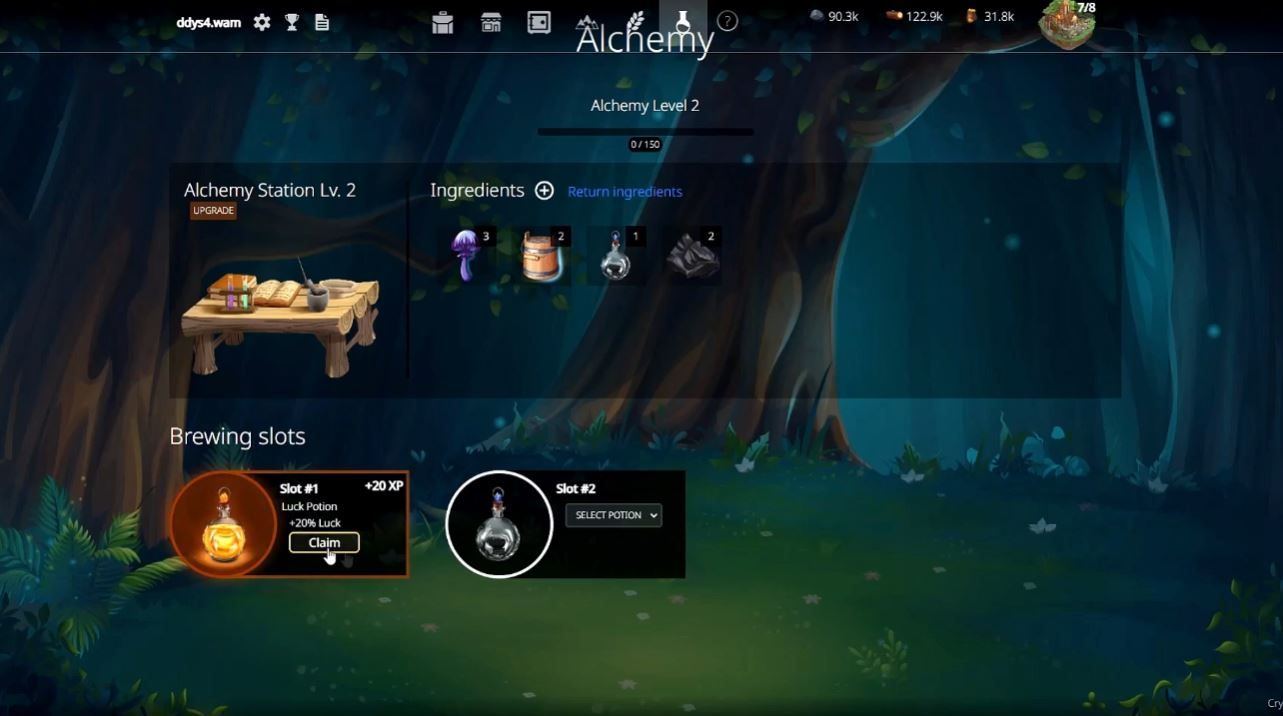
Task: Select the dark coal ingredient
Action: 693,256
